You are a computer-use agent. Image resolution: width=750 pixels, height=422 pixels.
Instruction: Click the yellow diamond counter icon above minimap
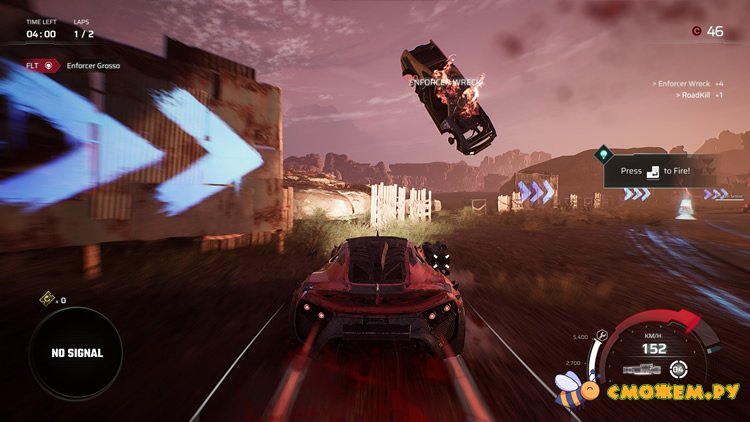click(46, 299)
